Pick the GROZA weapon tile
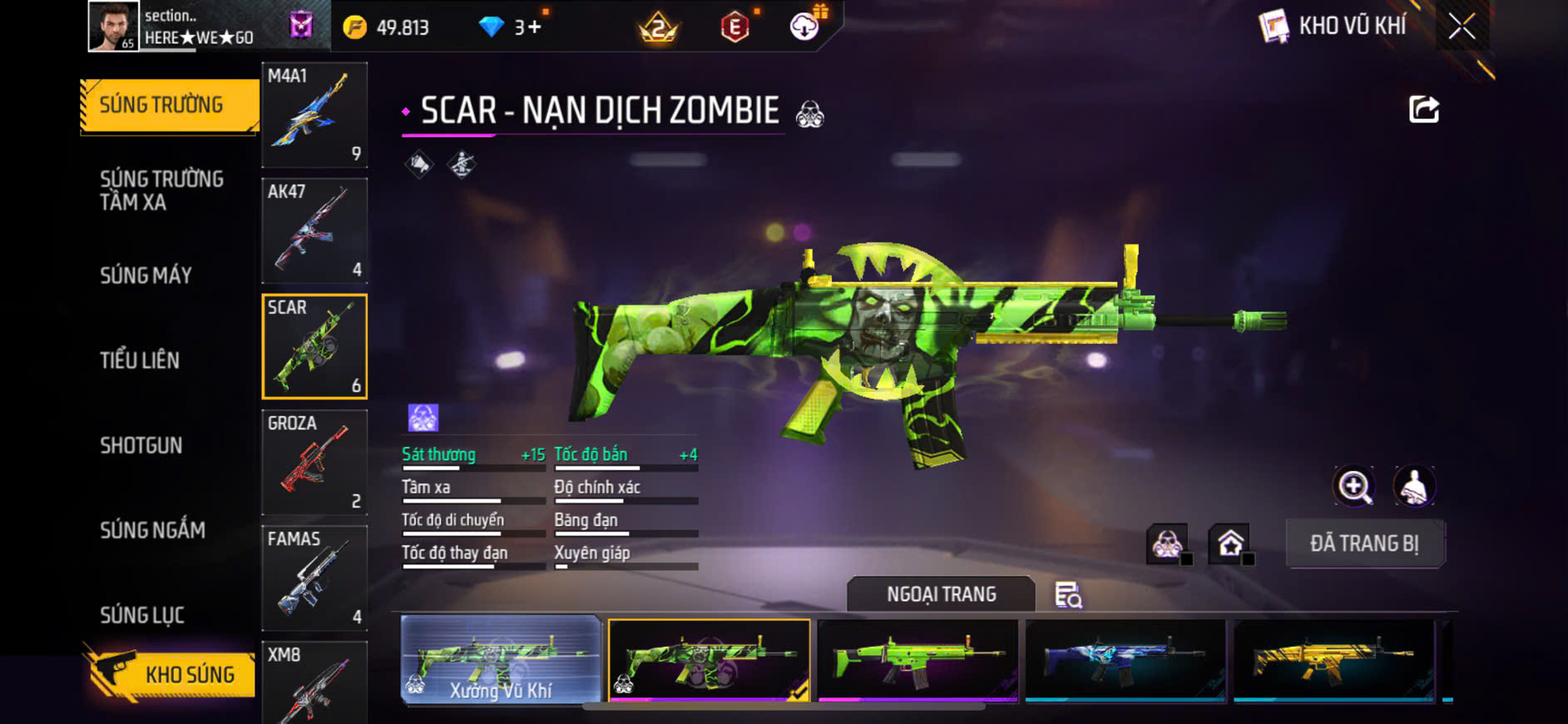The width and height of the screenshot is (1568, 724). (x=314, y=462)
